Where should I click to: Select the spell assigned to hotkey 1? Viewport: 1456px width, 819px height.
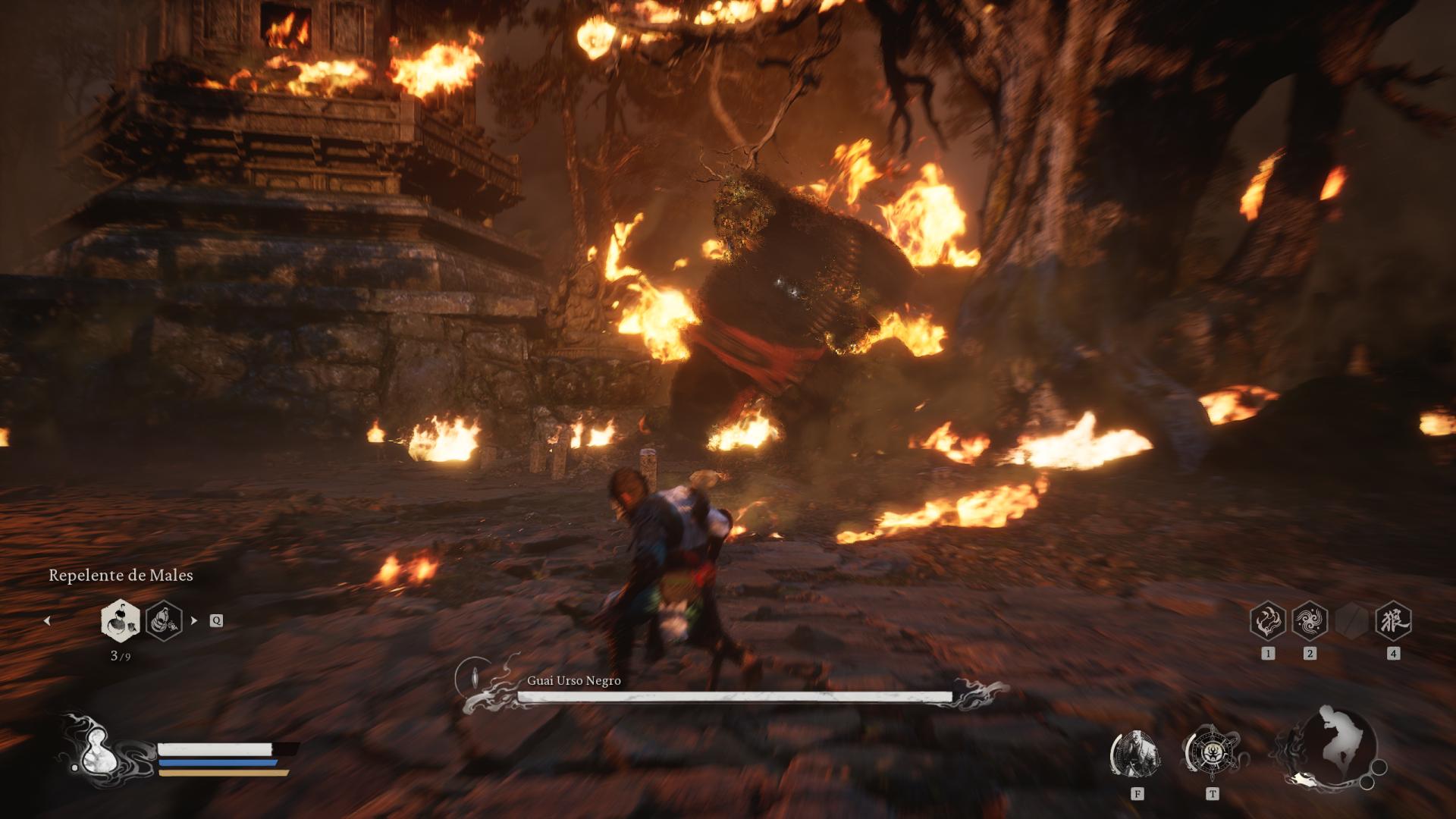pyautogui.click(x=1268, y=622)
